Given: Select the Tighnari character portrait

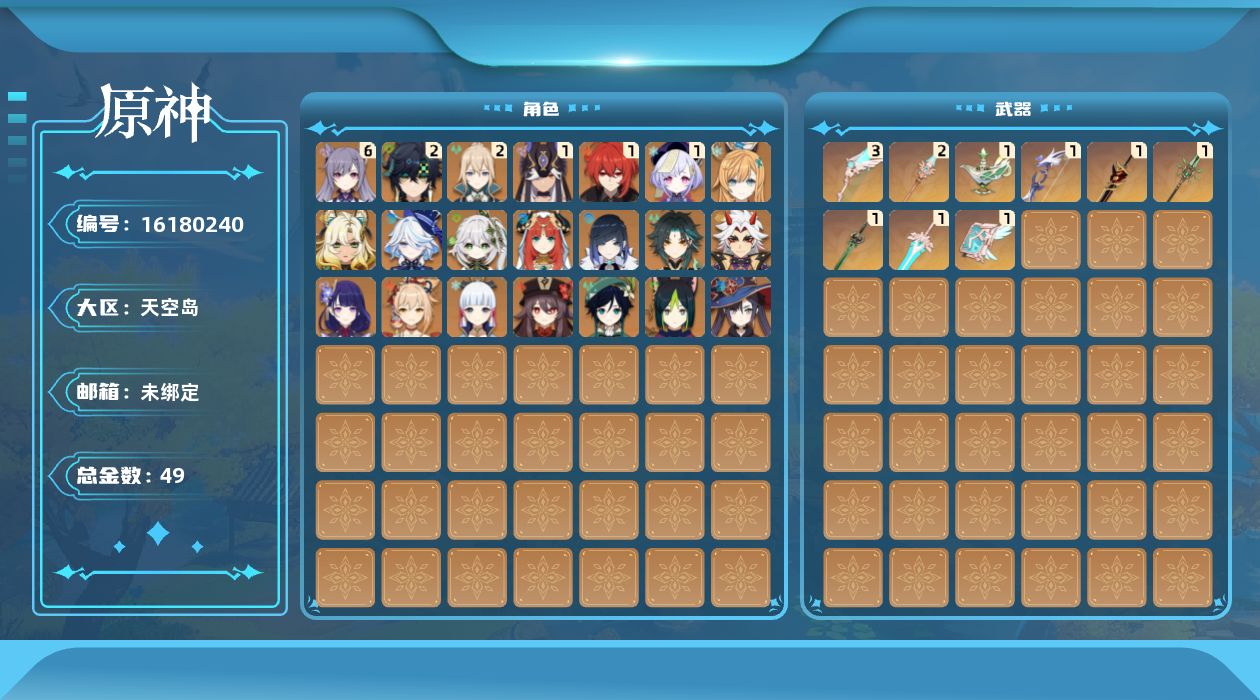Looking at the screenshot, I should click(x=676, y=307).
